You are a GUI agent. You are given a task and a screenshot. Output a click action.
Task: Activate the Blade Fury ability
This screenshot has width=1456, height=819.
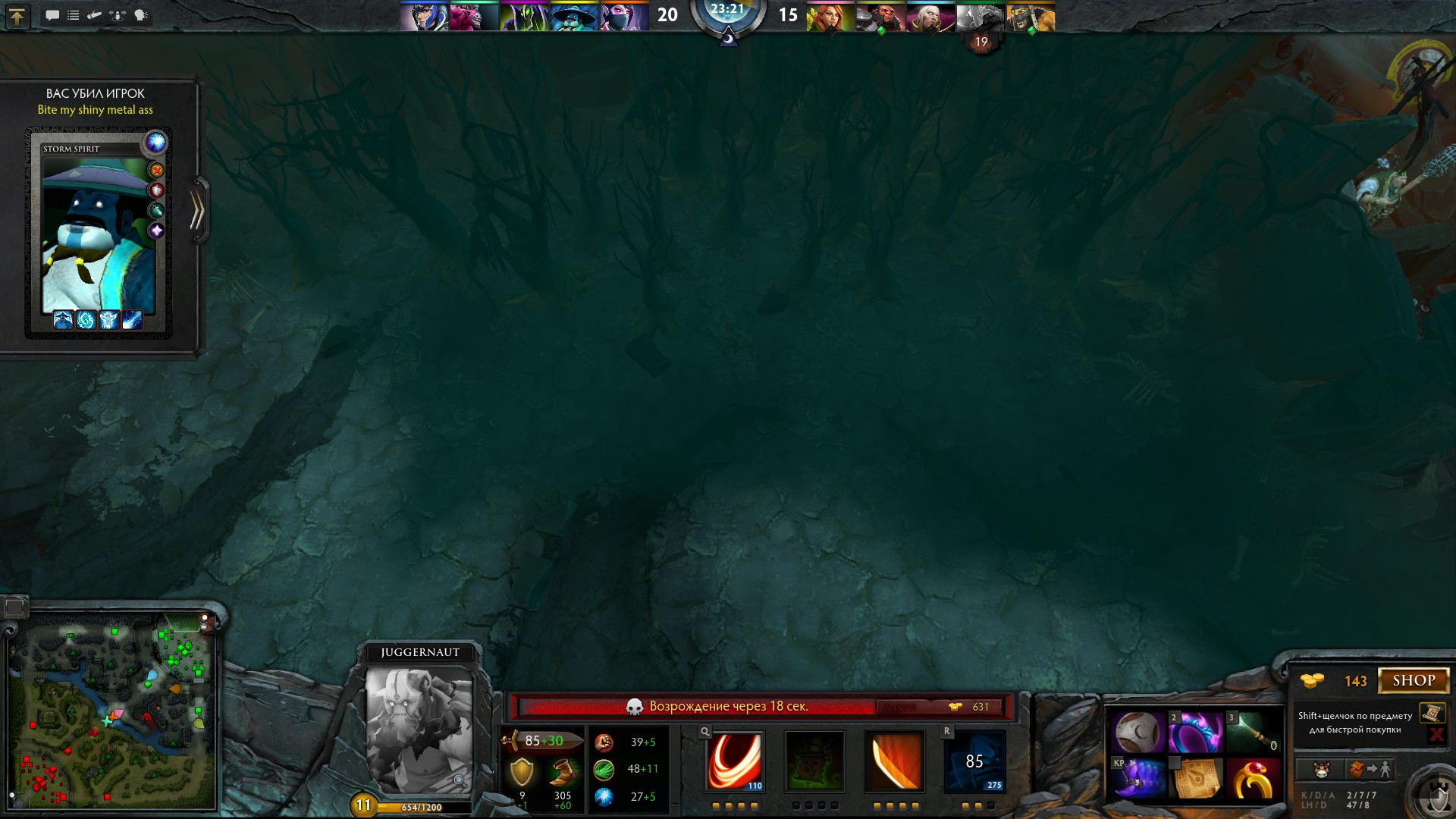click(734, 761)
